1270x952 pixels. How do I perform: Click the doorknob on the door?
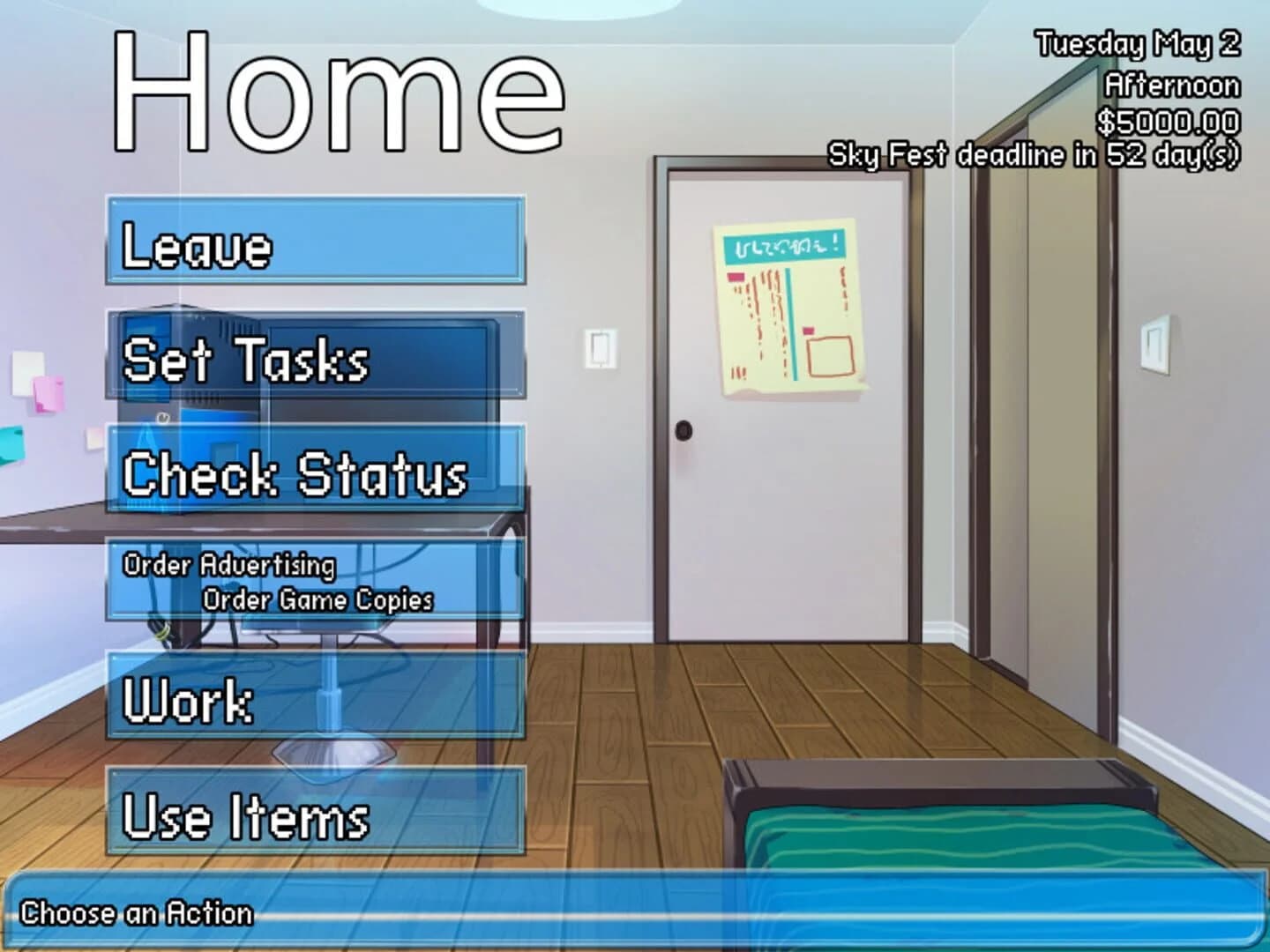[684, 429]
